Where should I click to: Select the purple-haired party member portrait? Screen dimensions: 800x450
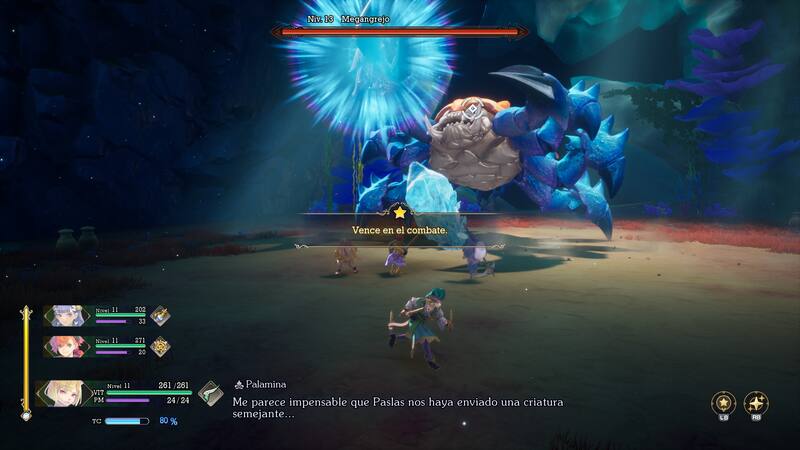67,316
